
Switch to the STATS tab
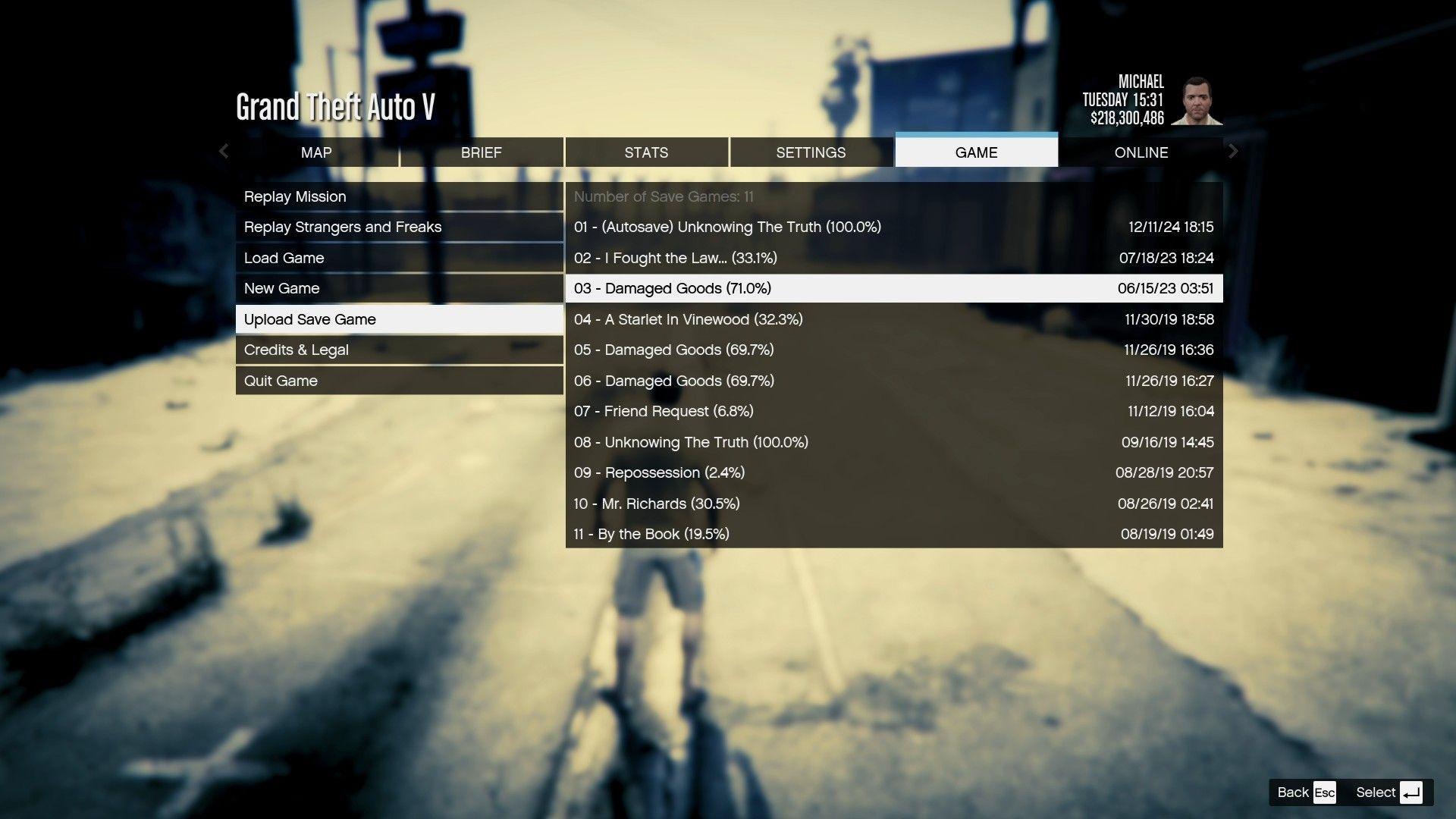tap(645, 152)
